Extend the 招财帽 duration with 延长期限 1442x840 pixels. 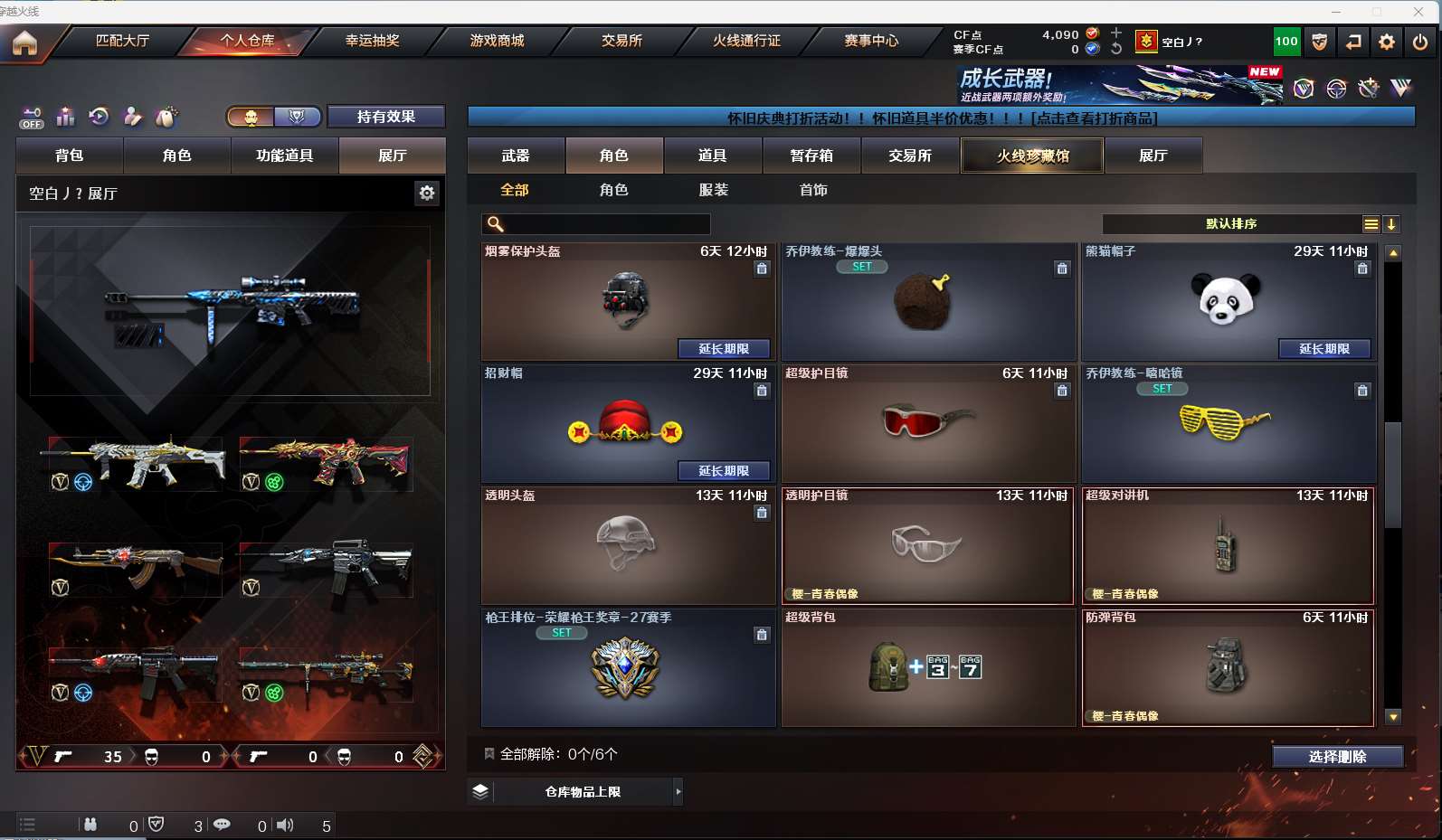[724, 471]
